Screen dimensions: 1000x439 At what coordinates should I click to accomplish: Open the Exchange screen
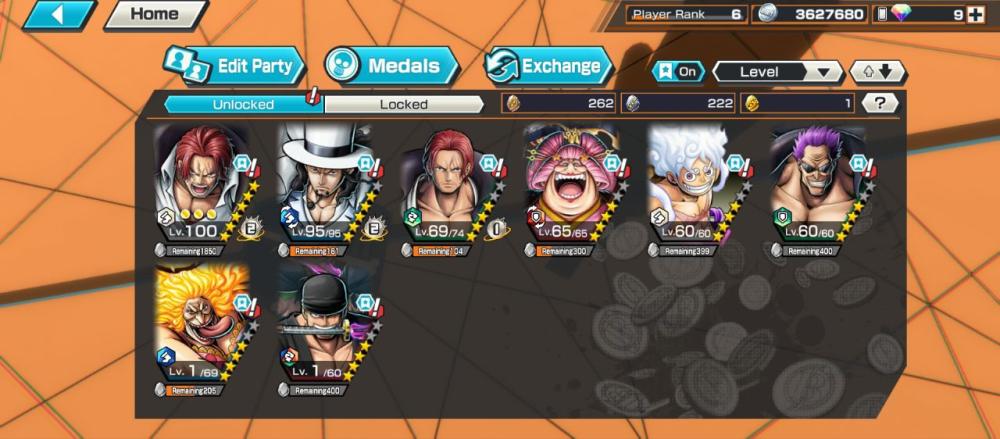tap(548, 67)
